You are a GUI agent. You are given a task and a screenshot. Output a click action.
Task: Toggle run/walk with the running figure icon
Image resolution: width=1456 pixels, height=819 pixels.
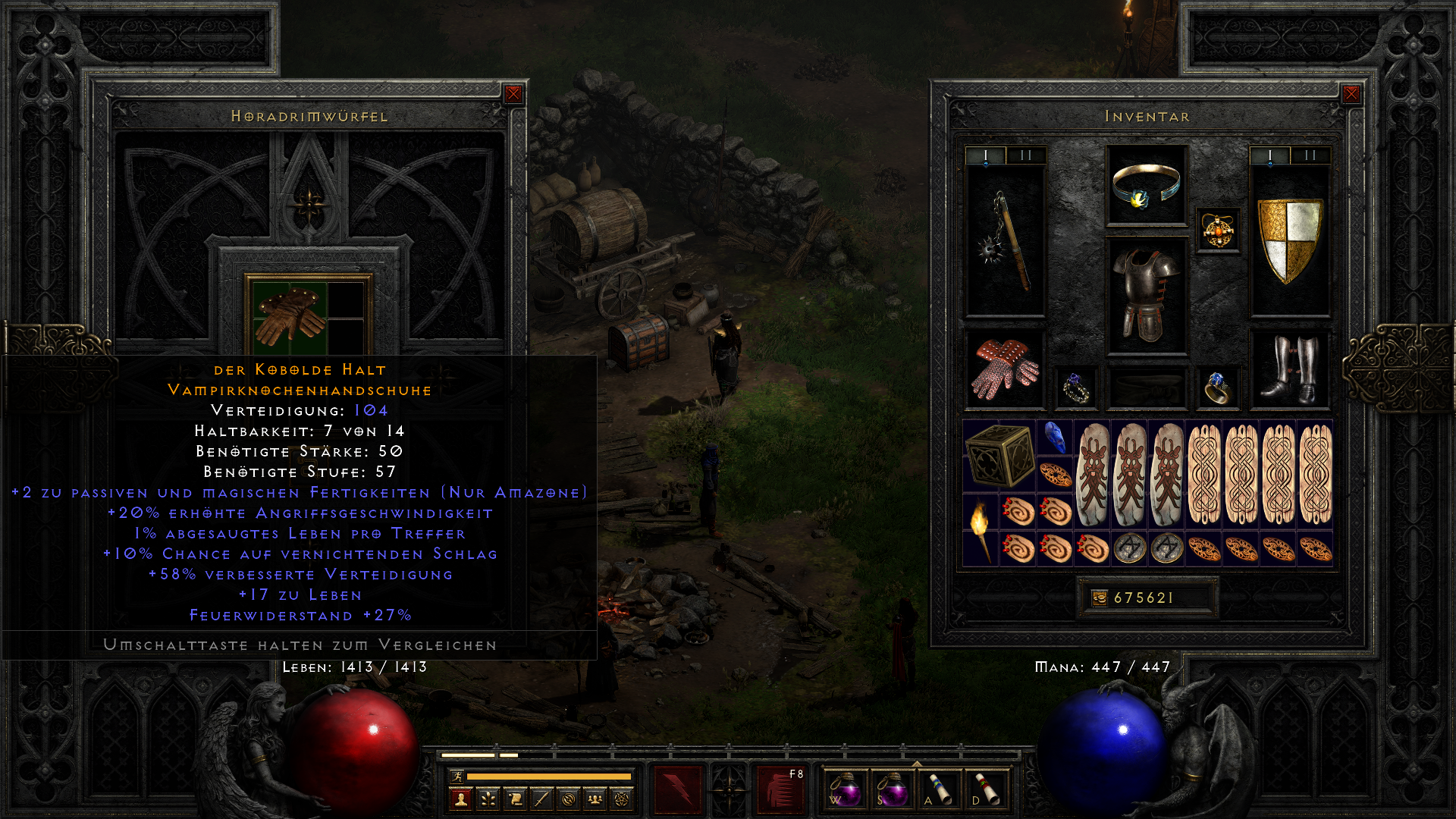point(457,775)
